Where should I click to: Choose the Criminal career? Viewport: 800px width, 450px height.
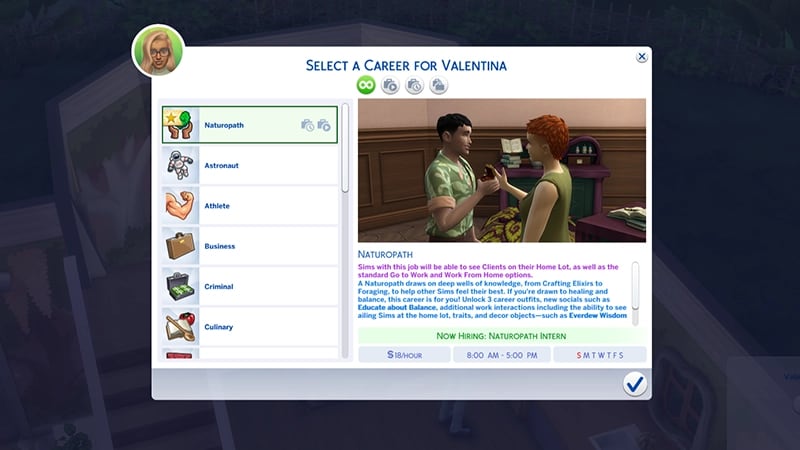coord(250,287)
